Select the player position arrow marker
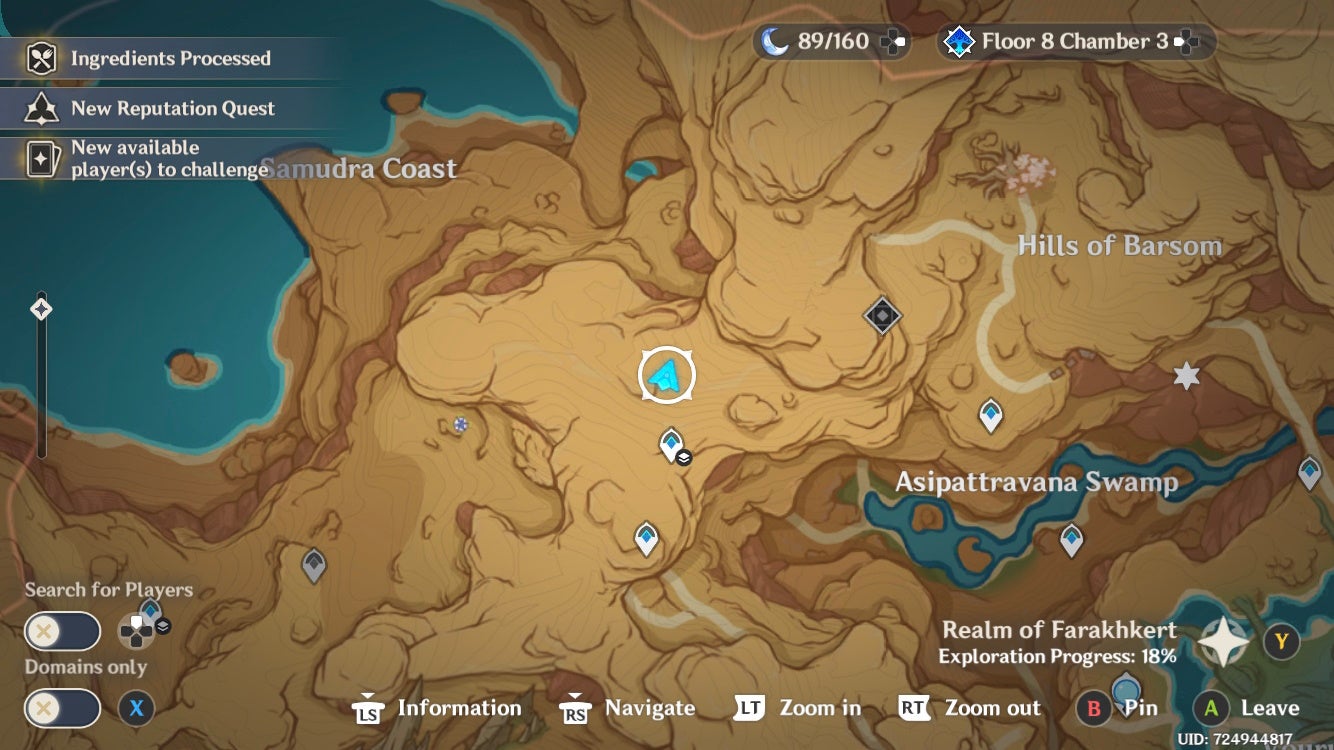 664,372
